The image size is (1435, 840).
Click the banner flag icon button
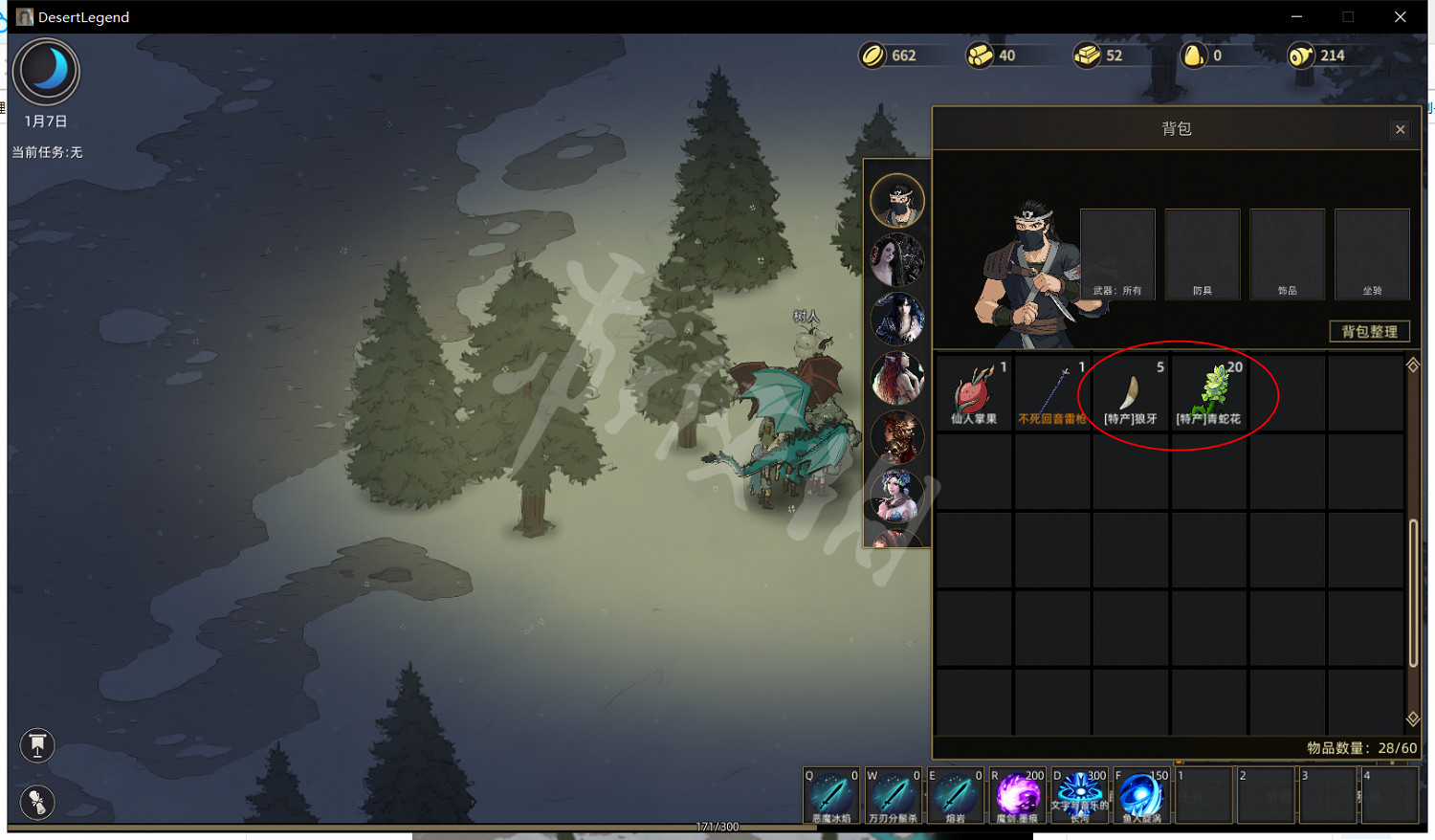37,745
